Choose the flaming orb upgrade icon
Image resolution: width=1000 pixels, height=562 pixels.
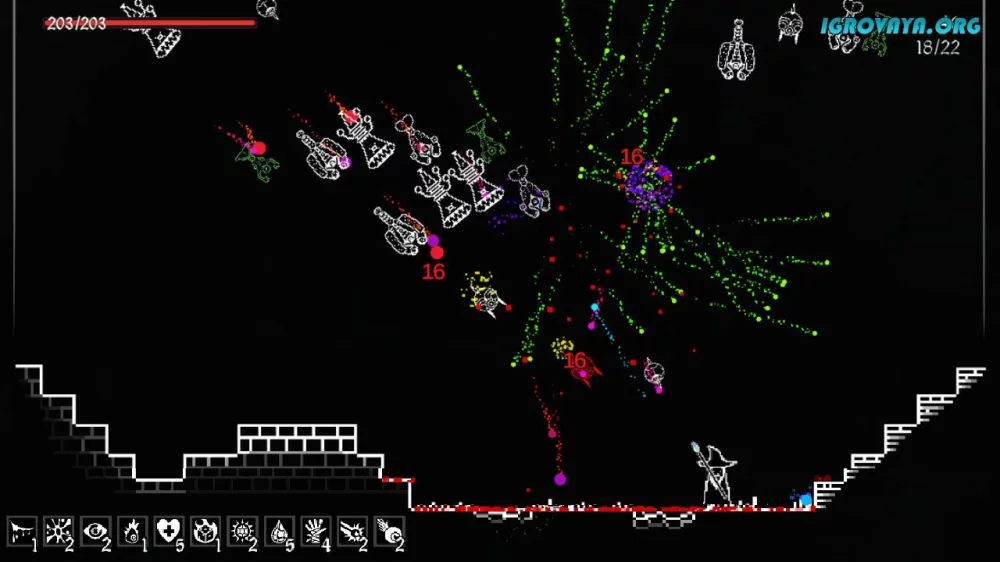(x=133, y=530)
